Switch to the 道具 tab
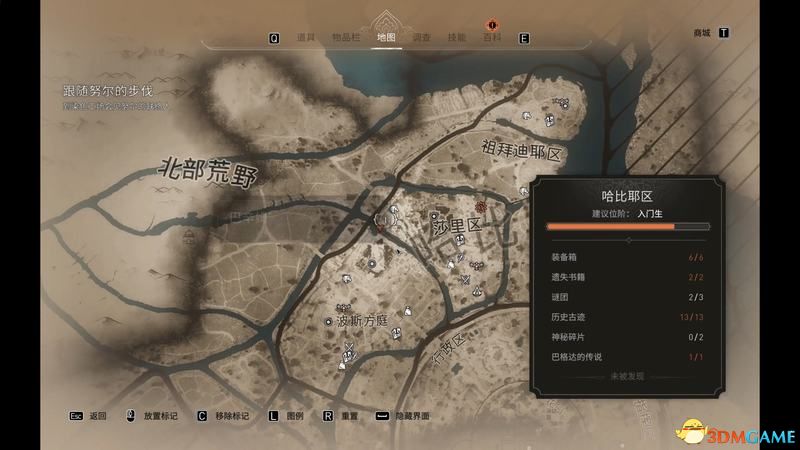800x450 pixels. 306,38
